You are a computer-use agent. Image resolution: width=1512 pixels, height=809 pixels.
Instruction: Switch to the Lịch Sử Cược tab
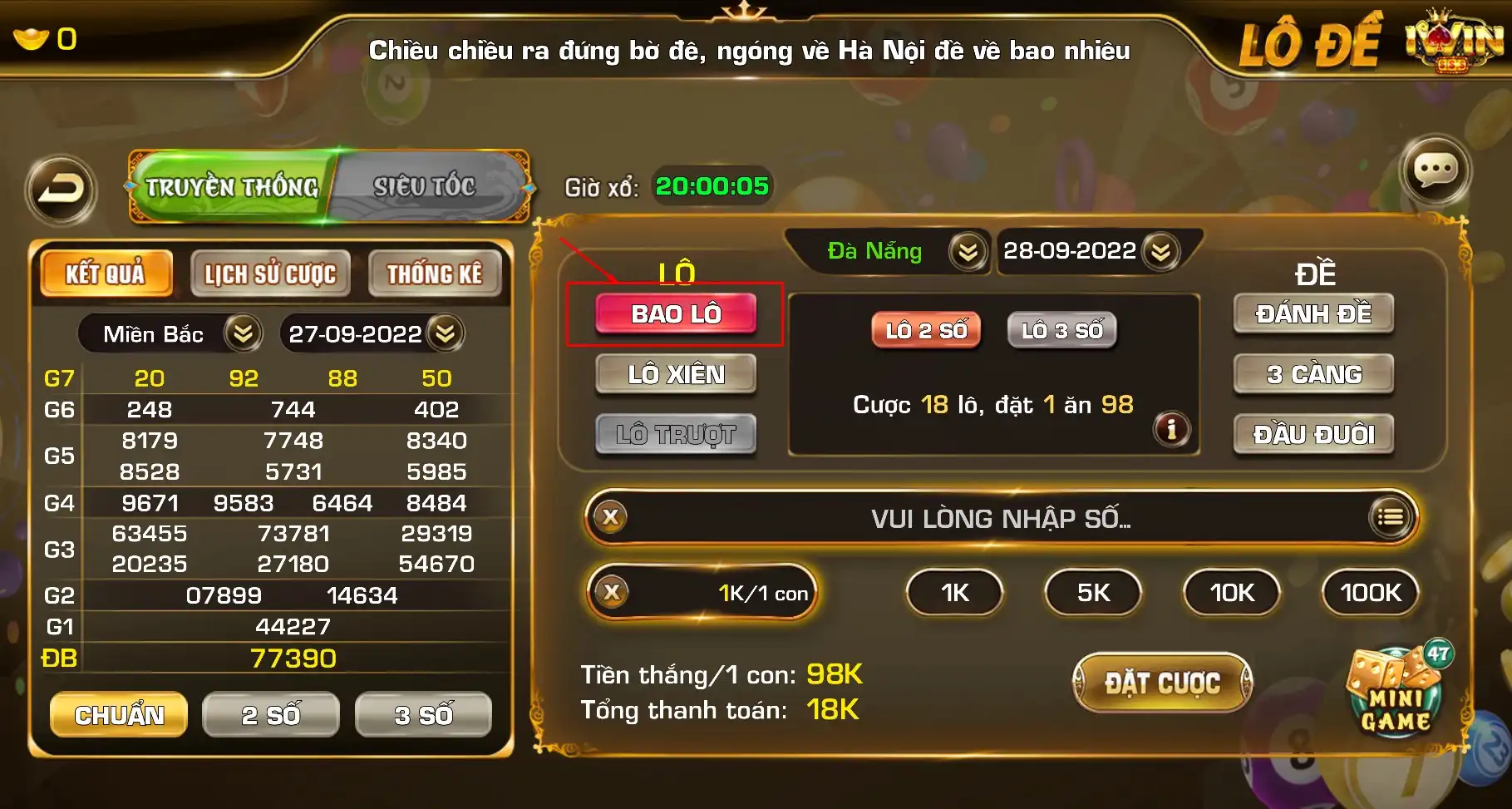coord(270,273)
